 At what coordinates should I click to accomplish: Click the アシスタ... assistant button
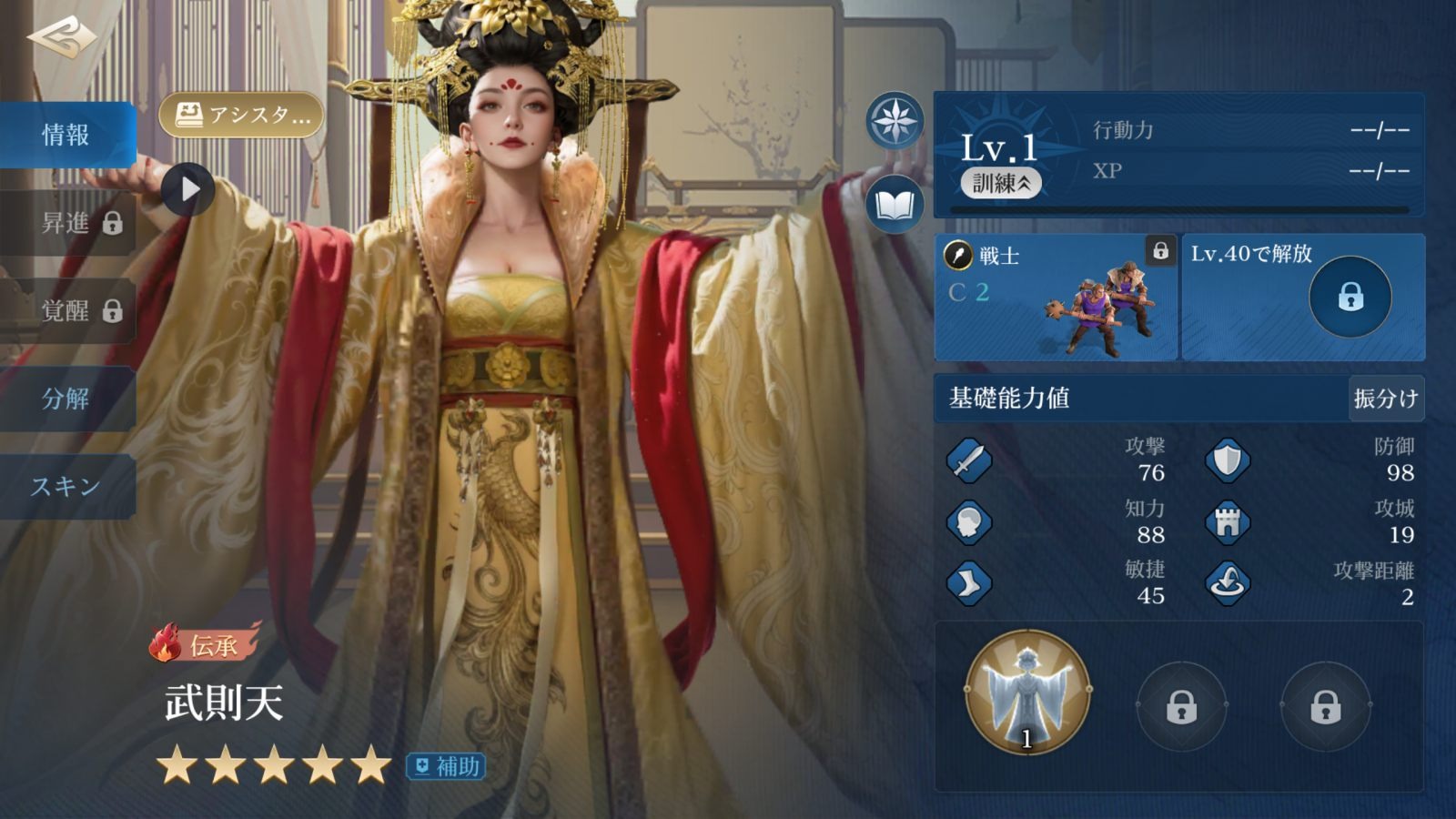coord(242,116)
